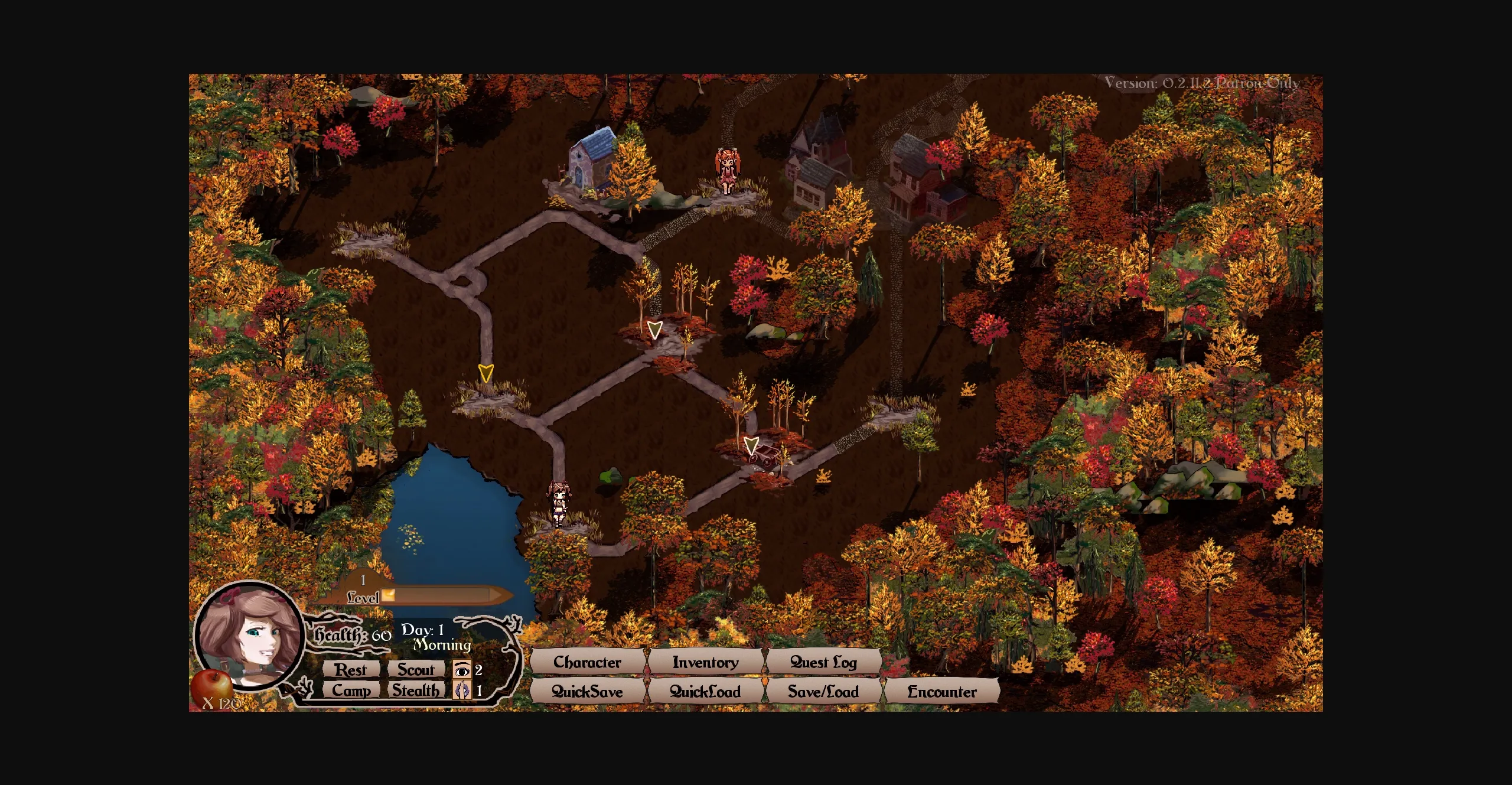Screen dimensions: 1512x785
Task: Click the QuickLoad button
Action: coord(705,692)
